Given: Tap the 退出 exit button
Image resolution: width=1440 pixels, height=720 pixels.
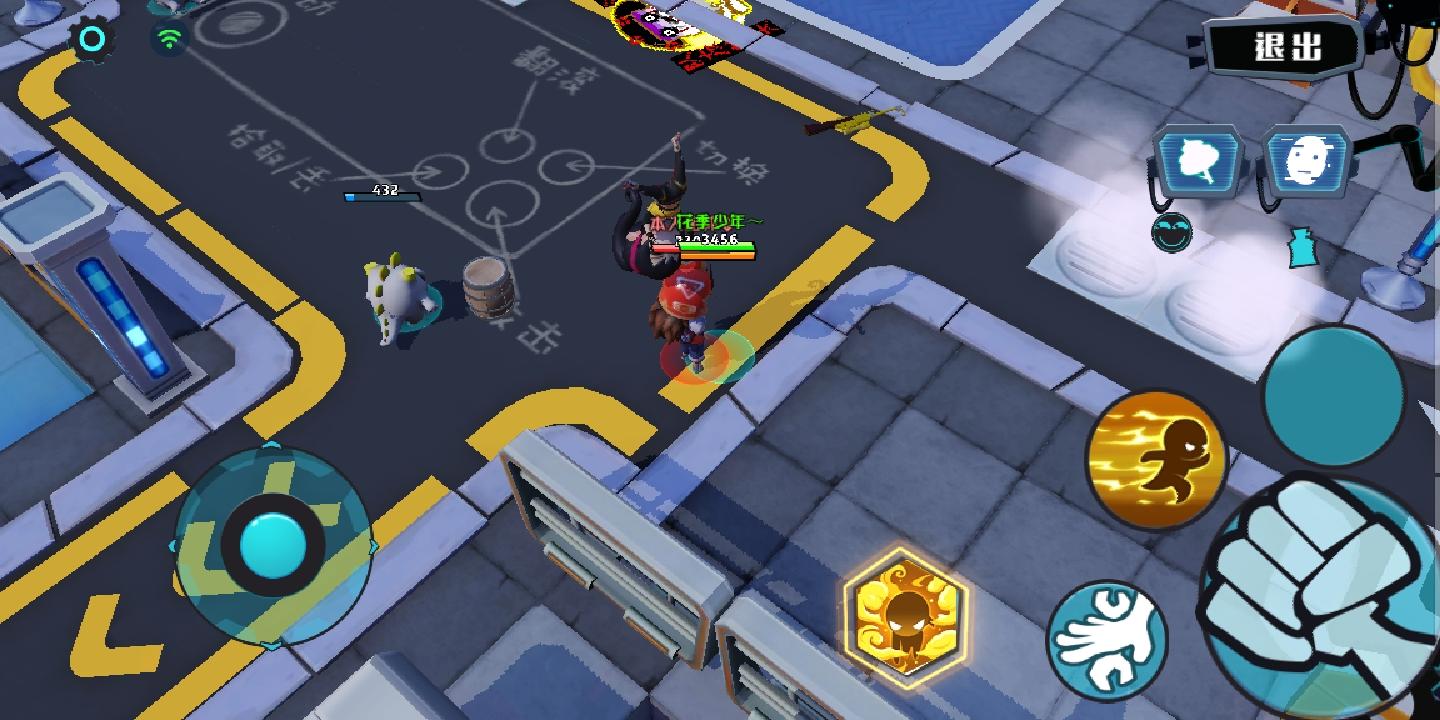Looking at the screenshot, I should click(1283, 44).
